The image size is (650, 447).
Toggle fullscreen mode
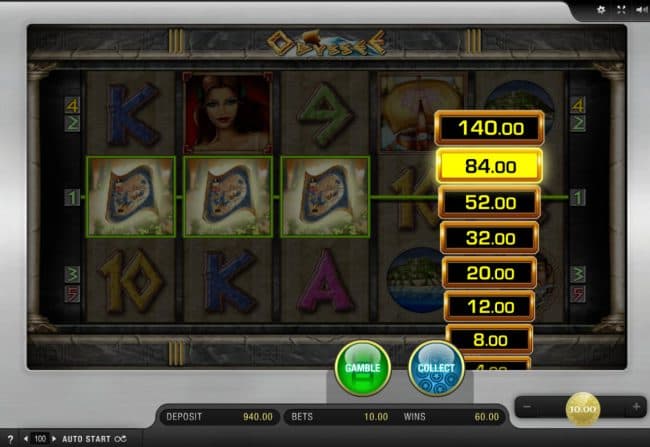click(x=620, y=9)
